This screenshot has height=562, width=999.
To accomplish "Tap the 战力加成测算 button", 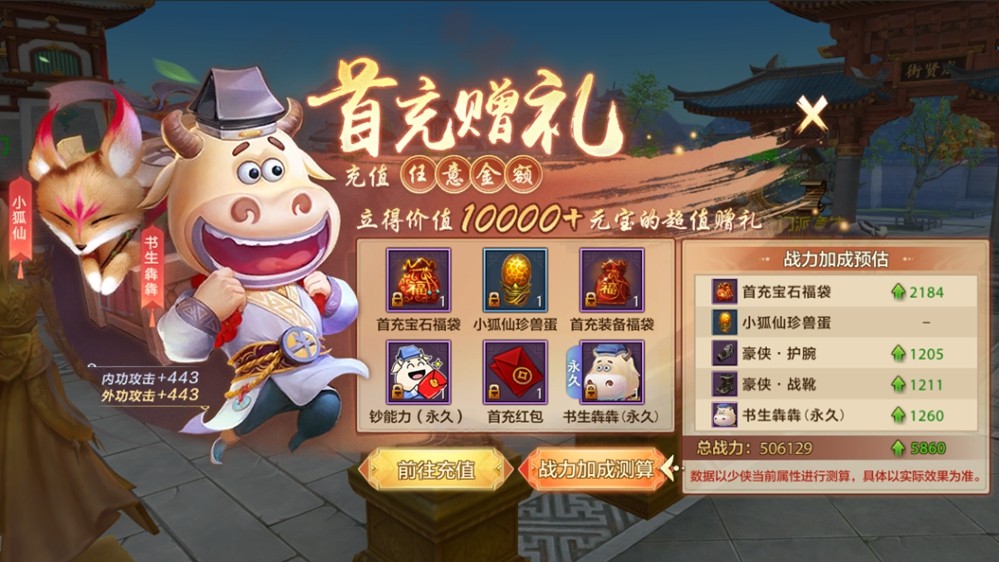I will (x=597, y=469).
